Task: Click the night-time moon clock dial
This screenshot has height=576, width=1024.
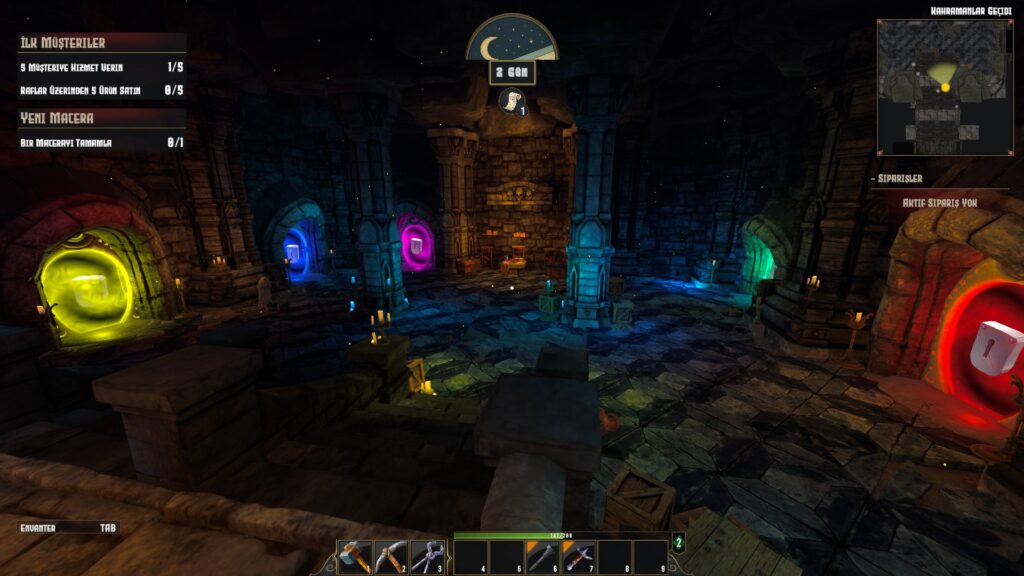Action: point(512,40)
